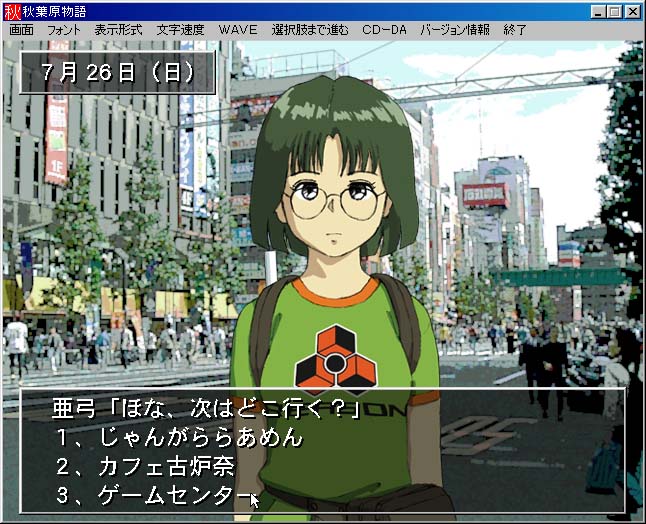
Task: Close the game window
Action: tap(634, 11)
